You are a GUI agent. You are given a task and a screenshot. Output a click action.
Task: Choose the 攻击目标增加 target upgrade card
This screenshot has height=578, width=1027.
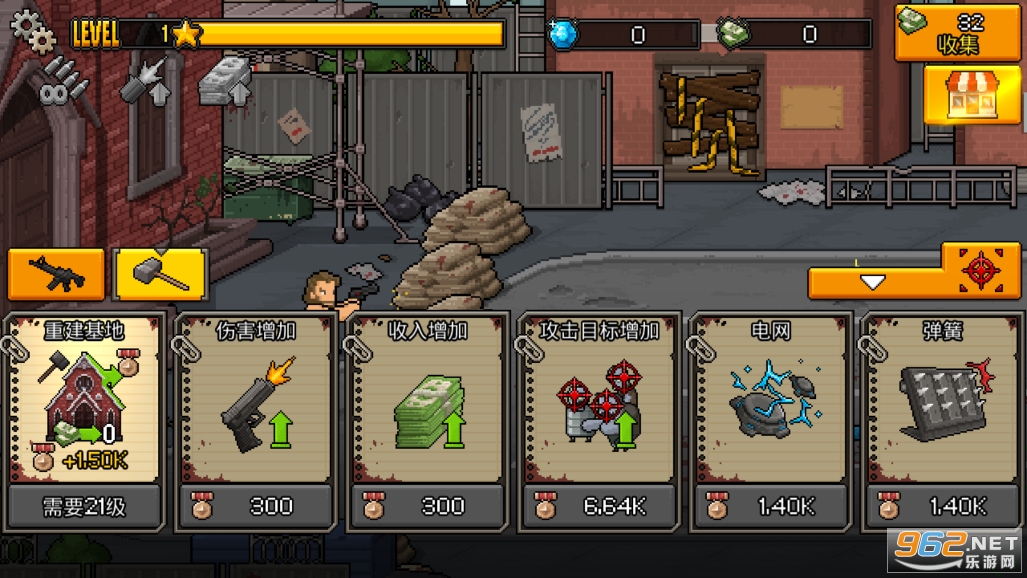click(x=599, y=420)
